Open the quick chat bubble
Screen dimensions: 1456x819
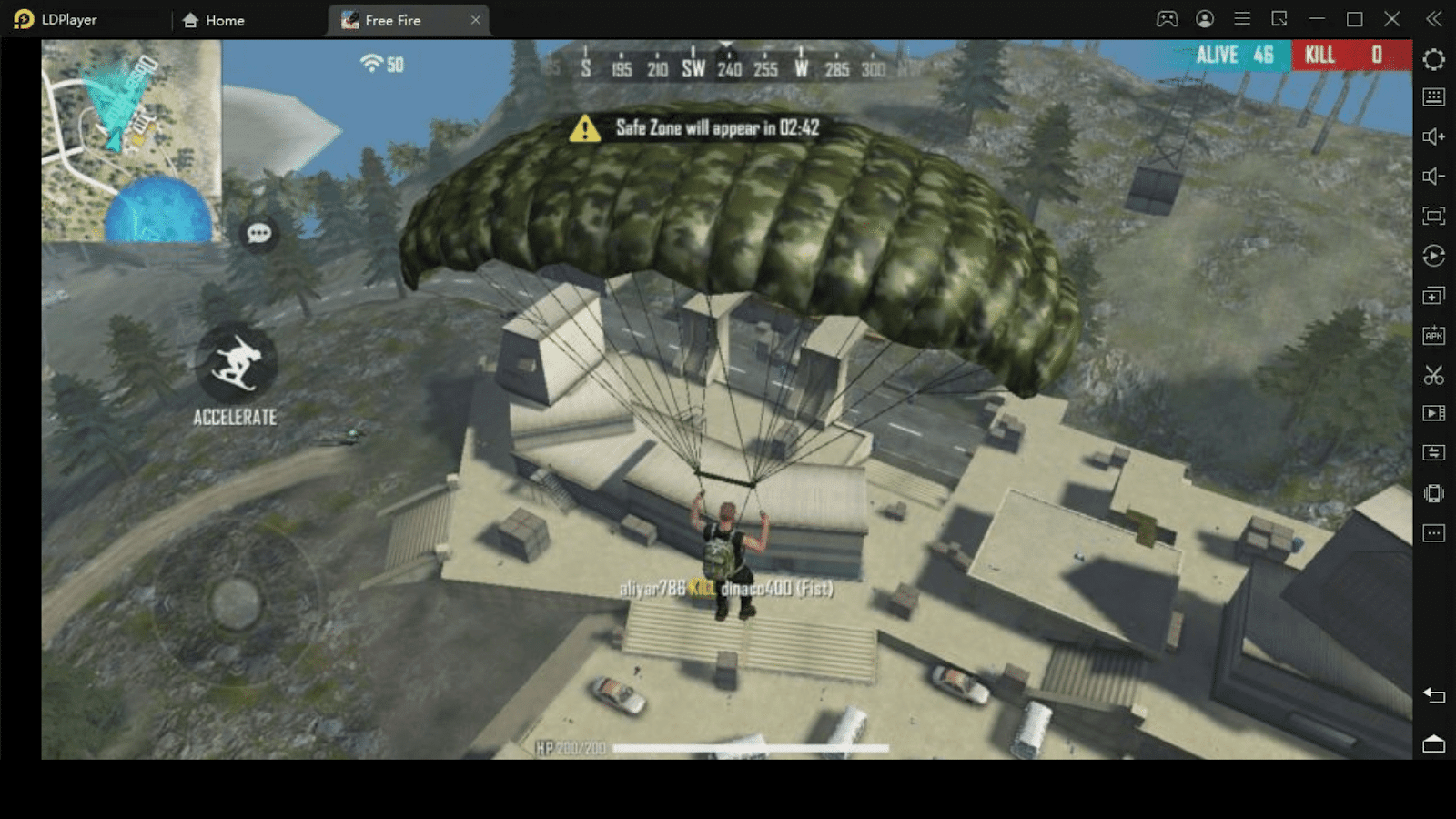(259, 234)
